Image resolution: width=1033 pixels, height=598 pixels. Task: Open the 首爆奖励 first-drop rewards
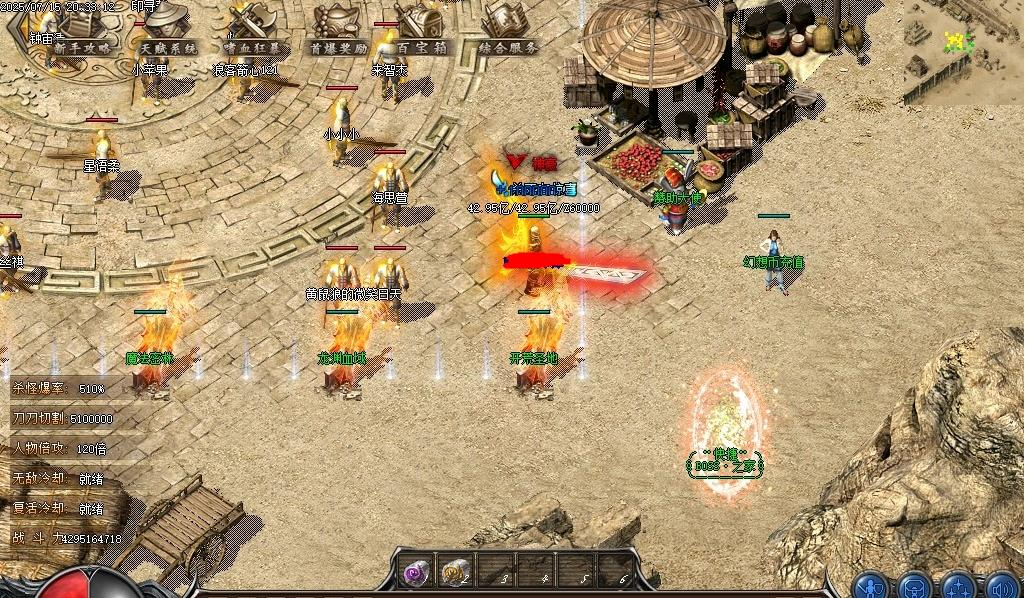(x=338, y=47)
